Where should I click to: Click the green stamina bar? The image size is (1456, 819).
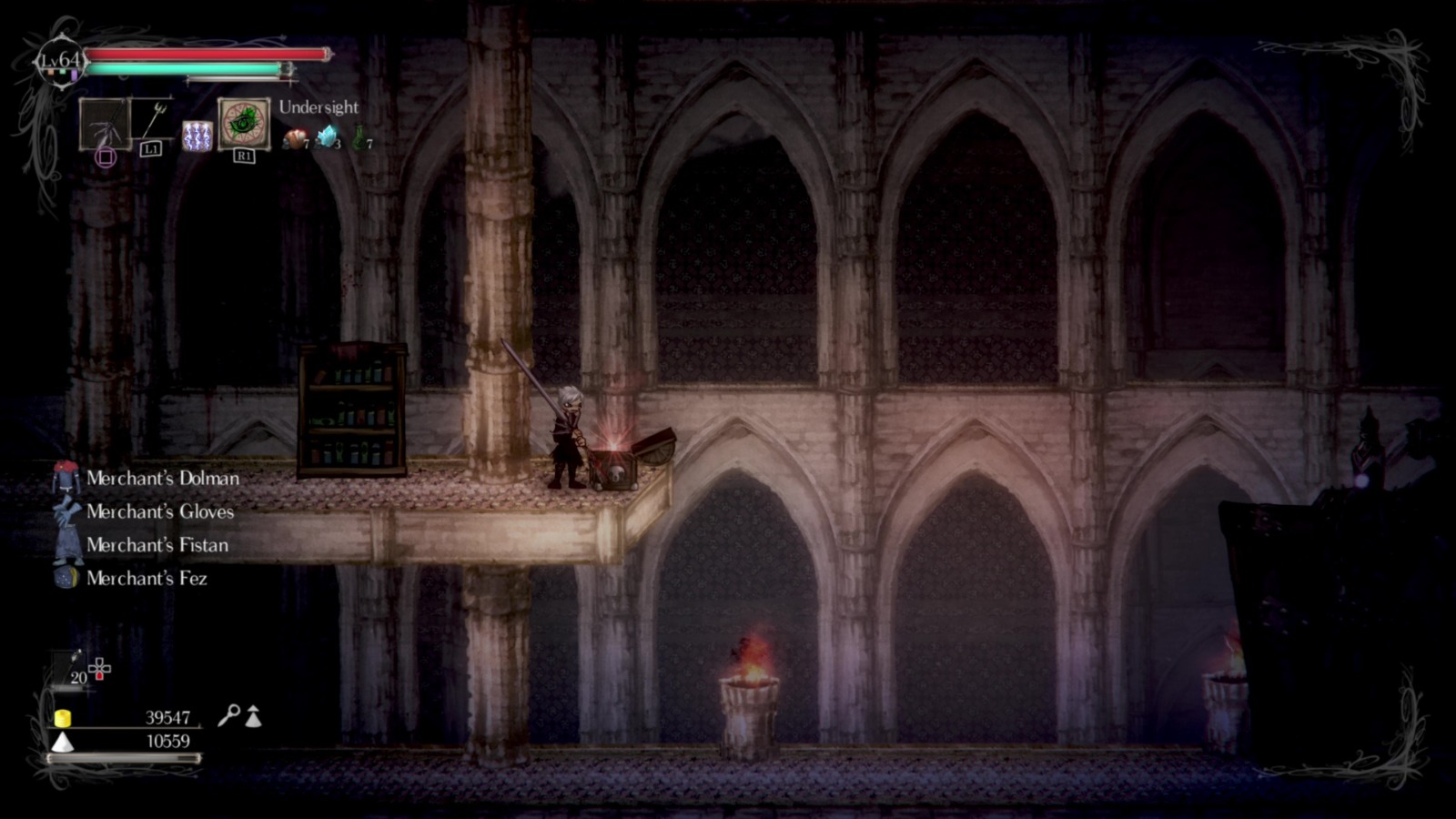coord(183,68)
